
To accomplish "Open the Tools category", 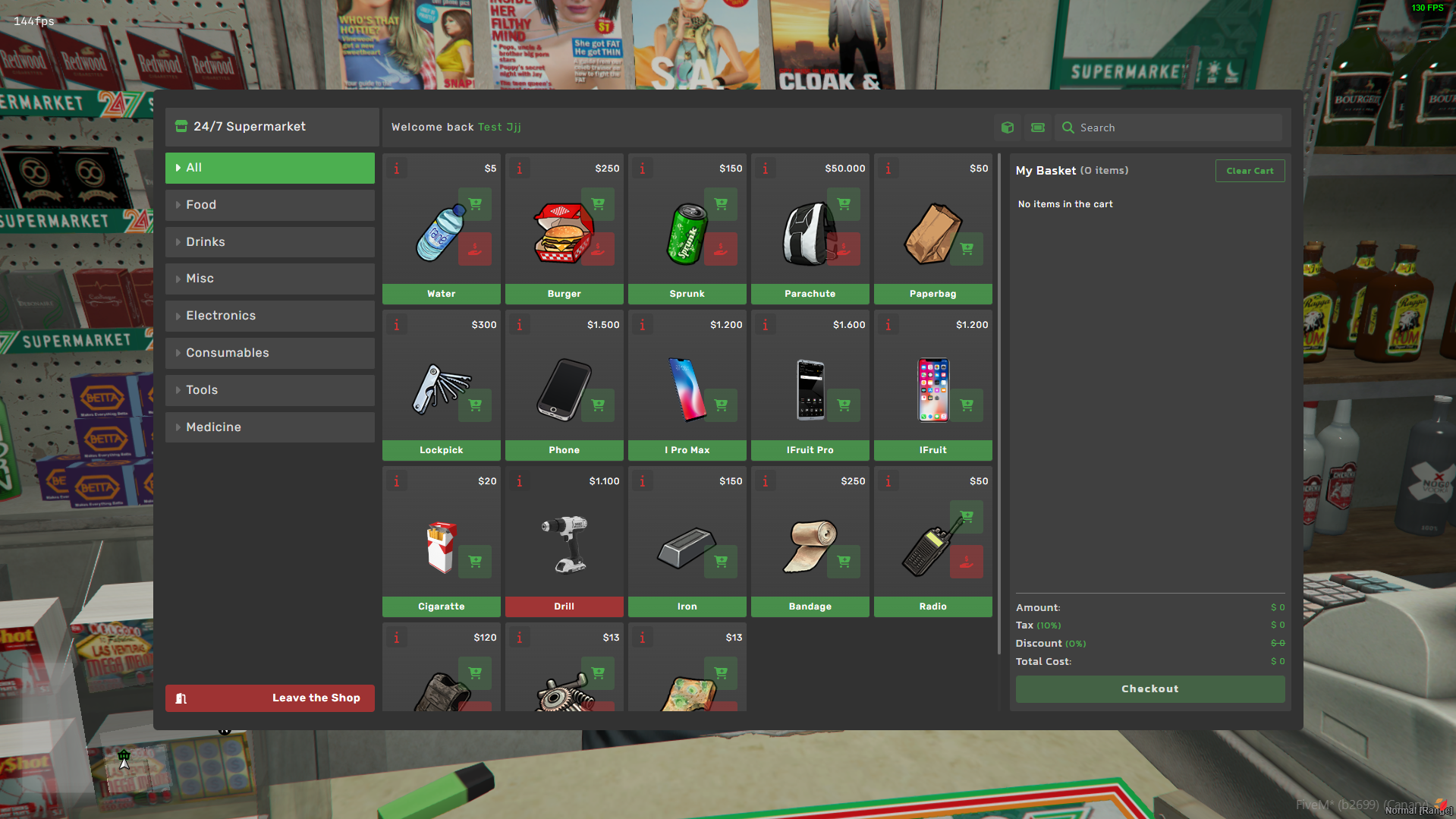I will tap(269, 389).
